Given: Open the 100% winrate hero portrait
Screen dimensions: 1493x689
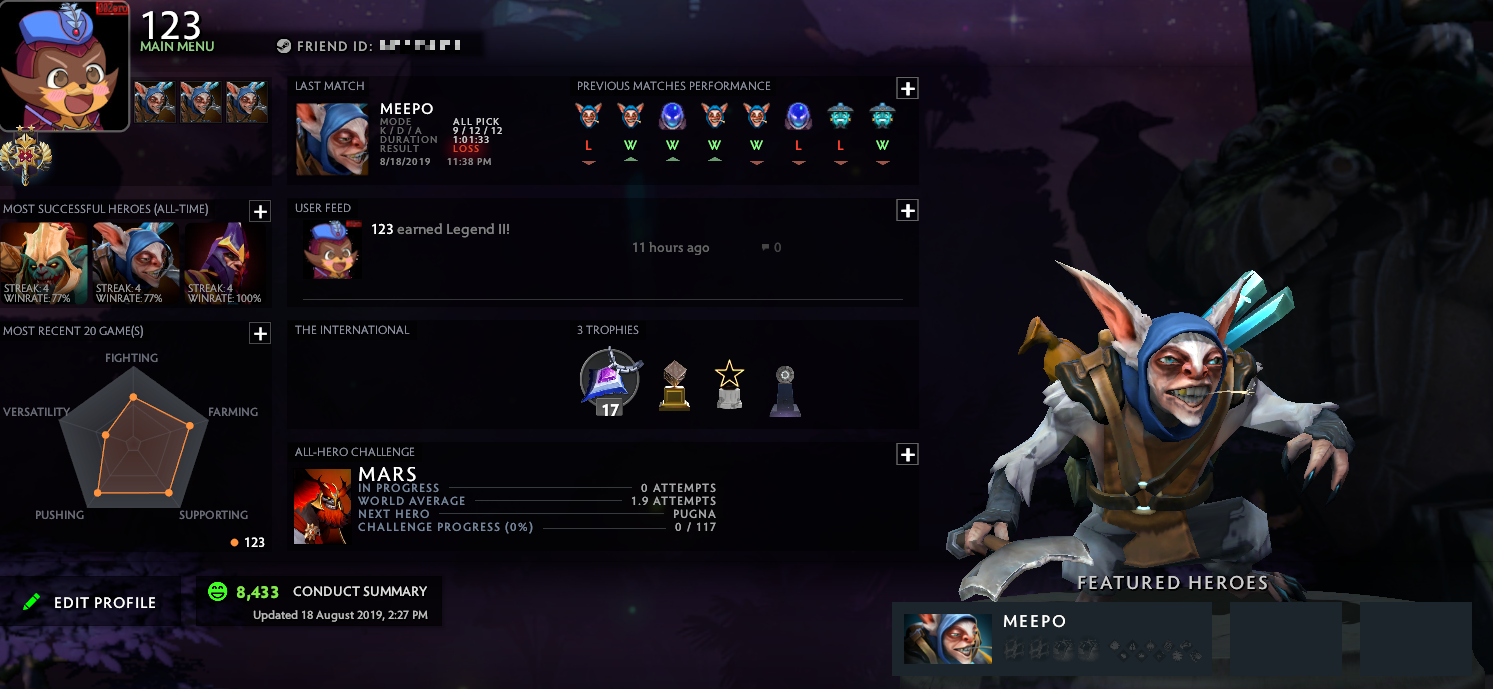Looking at the screenshot, I should click(x=224, y=263).
